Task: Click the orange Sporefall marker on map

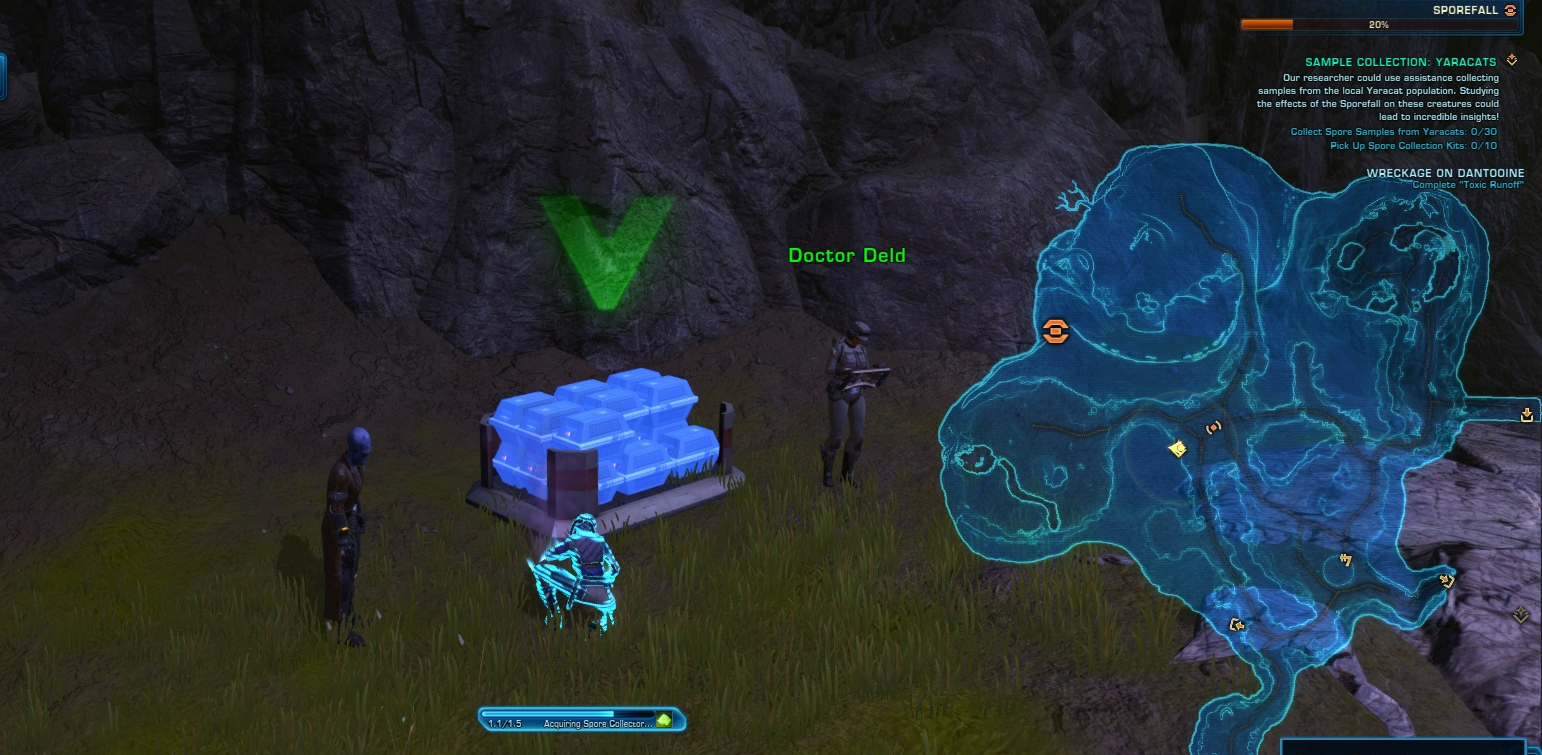Action: pyautogui.click(x=1055, y=331)
